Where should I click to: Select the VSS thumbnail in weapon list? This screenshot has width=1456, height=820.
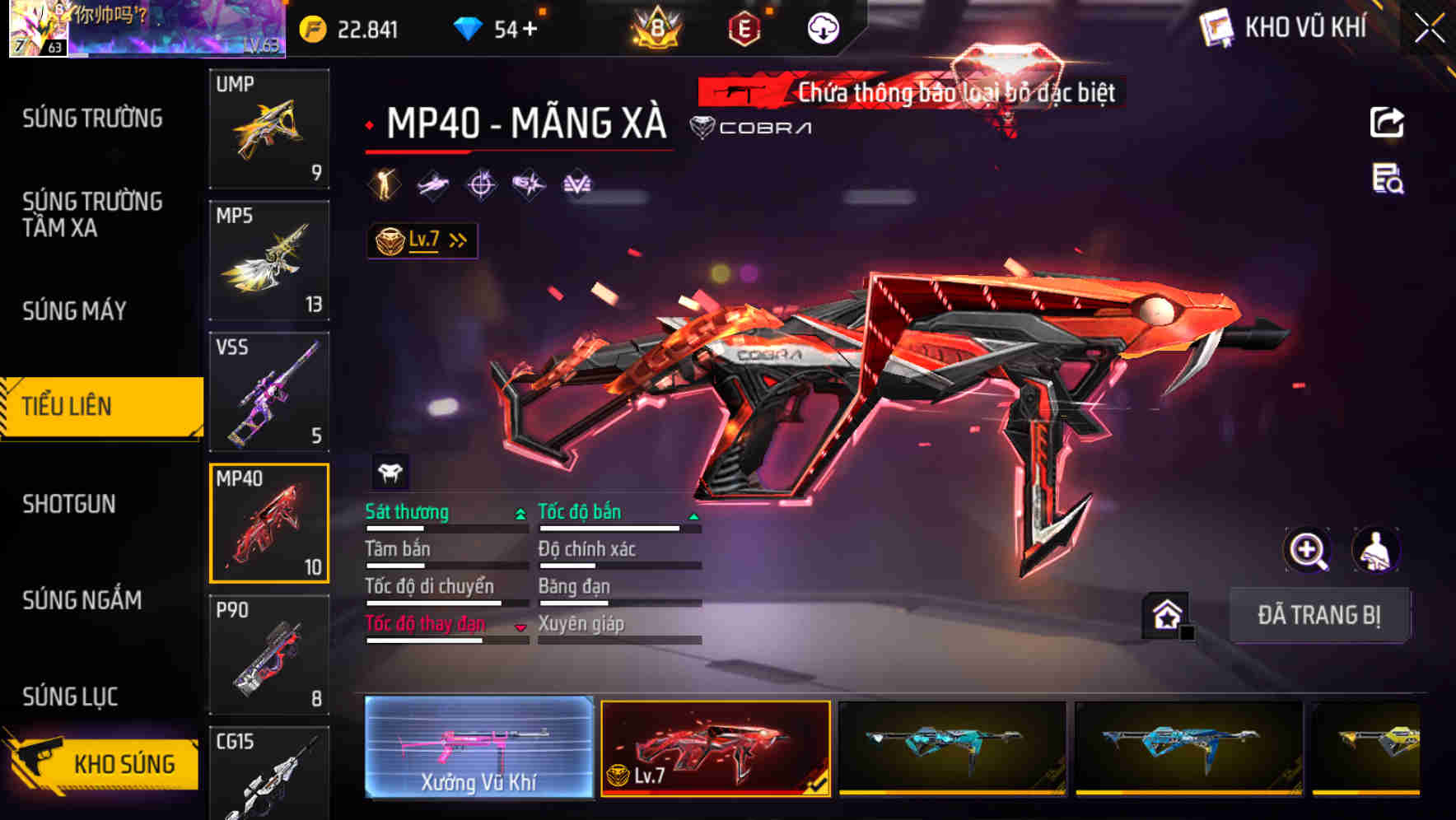(x=269, y=392)
